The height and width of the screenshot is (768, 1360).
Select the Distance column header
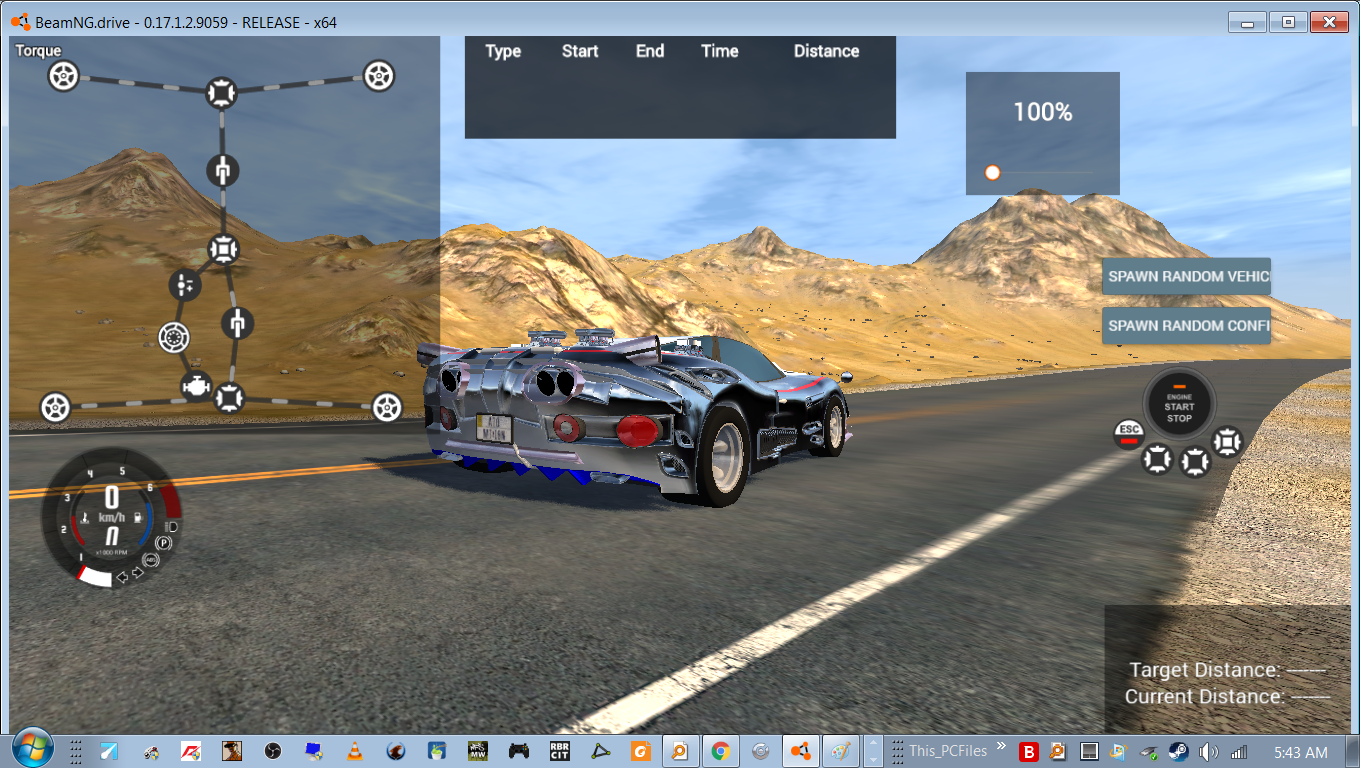[826, 51]
